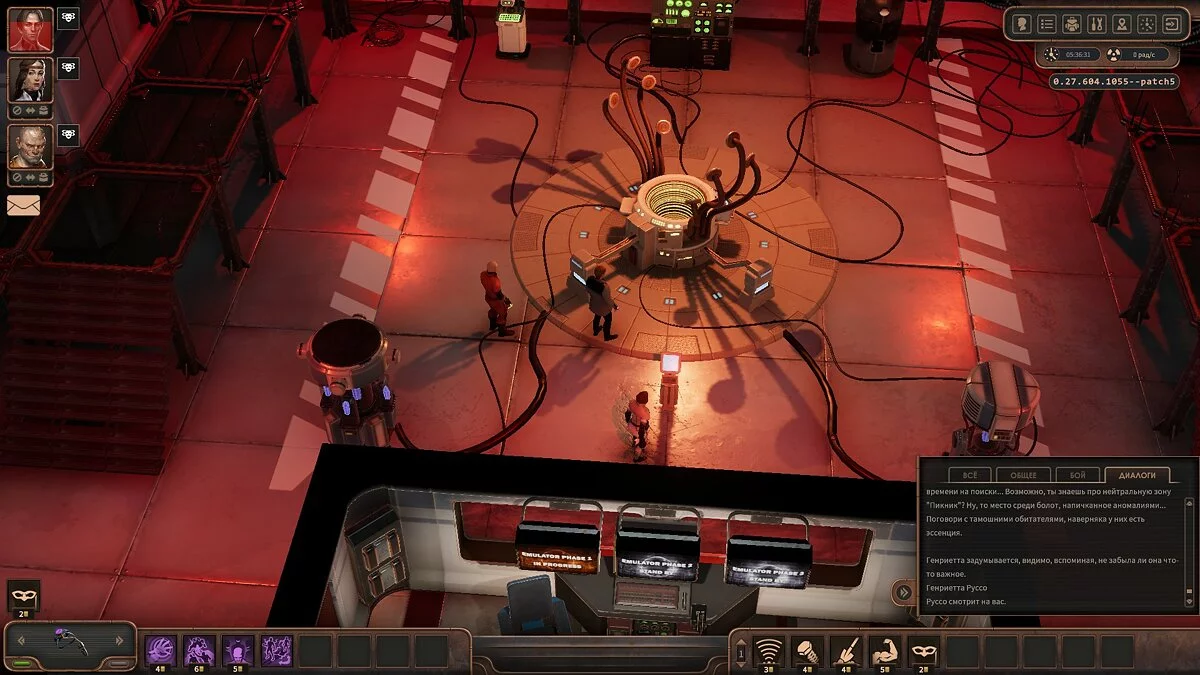Use the flexing bicep skill
This screenshot has width=1200, height=675.
click(x=884, y=651)
